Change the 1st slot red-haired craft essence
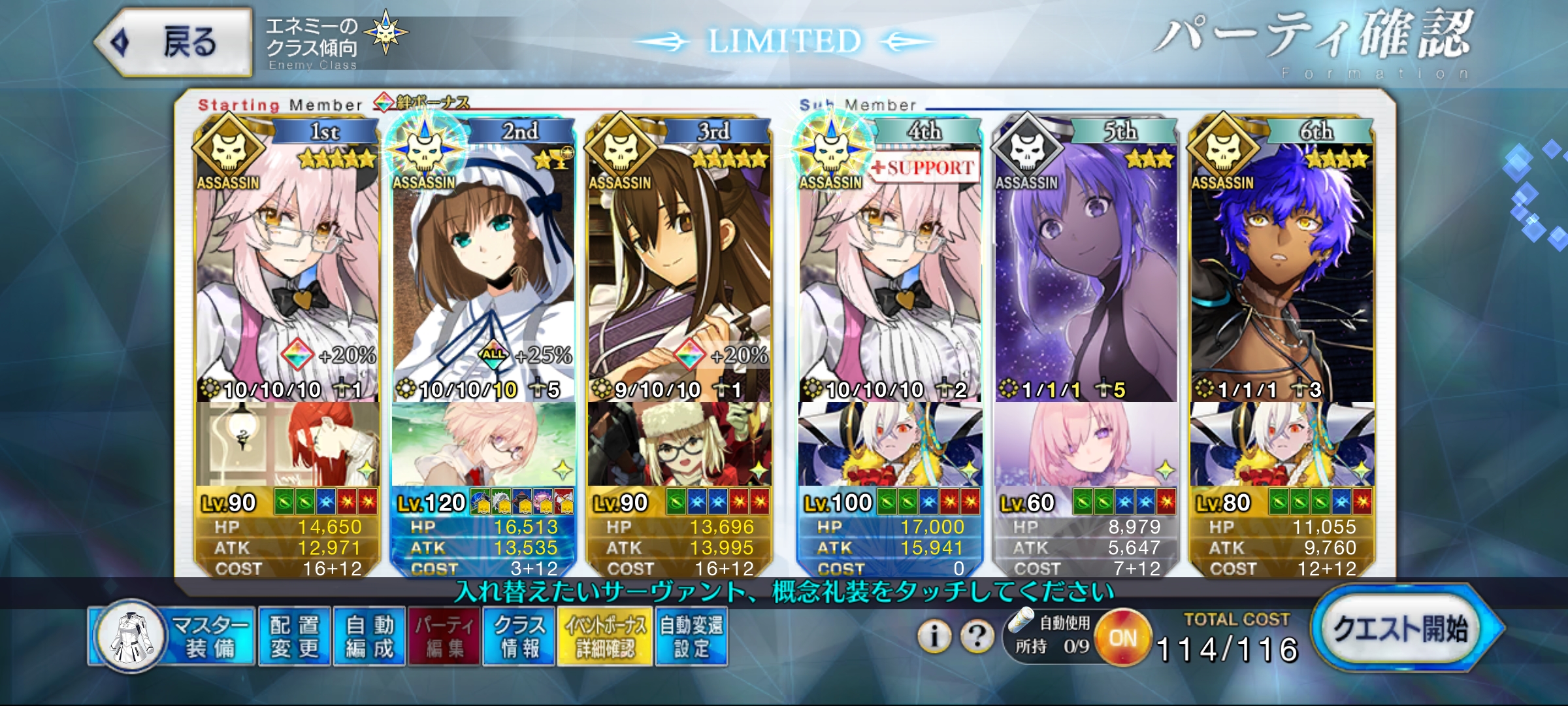1568x706 pixels. pyautogui.click(x=287, y=445)
